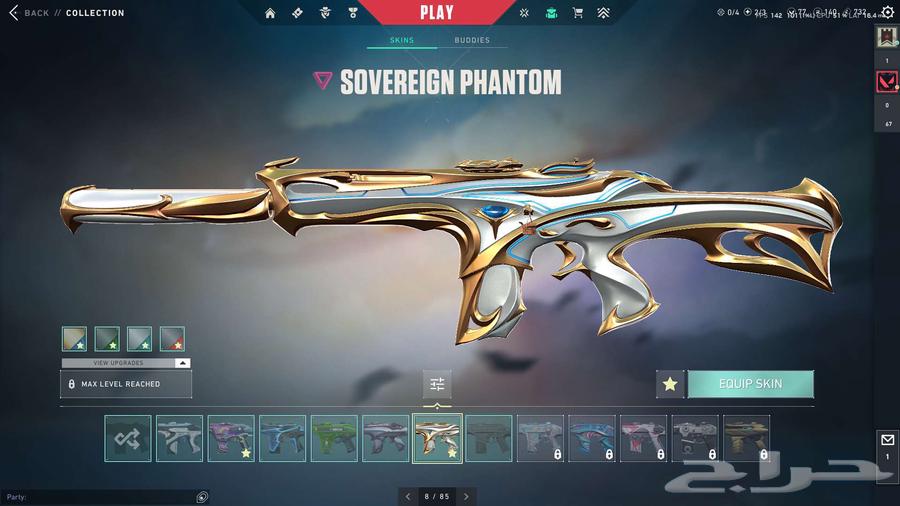
Task: Select the random shuffle skin tile
Action: pos(128,438)
